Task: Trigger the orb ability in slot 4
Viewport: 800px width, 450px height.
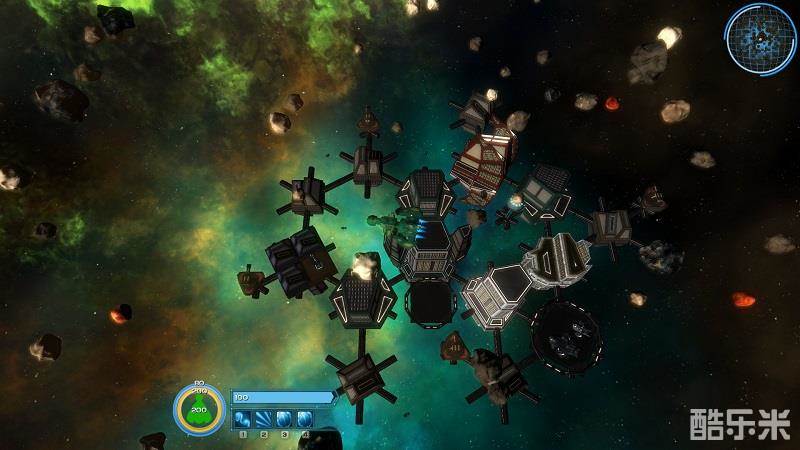Action: click(304, 419)
